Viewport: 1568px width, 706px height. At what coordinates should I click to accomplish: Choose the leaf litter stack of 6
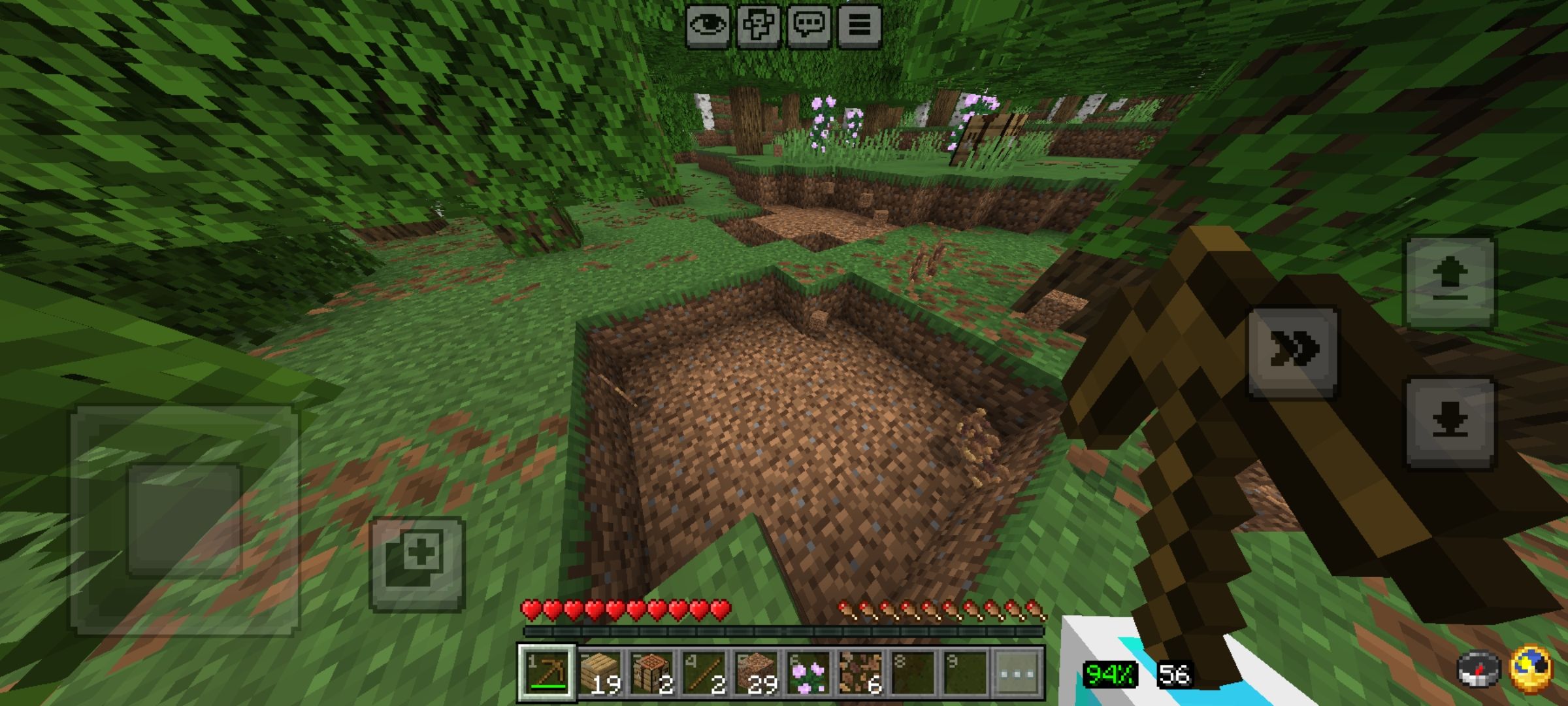[x=861, y=673]
